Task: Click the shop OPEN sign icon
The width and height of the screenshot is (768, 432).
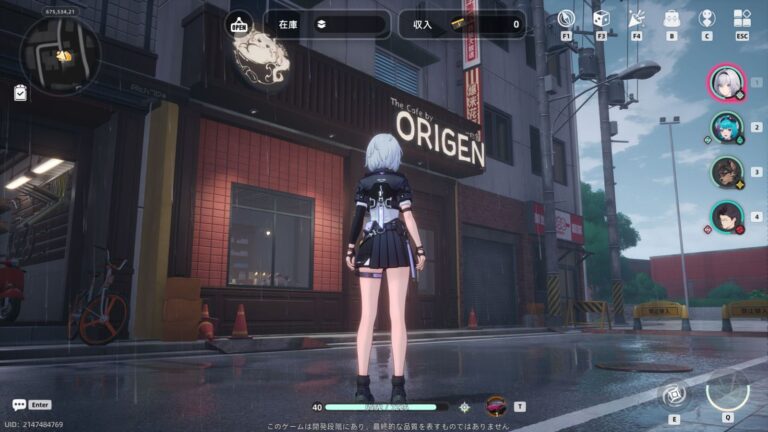Action: pos(239,23)
